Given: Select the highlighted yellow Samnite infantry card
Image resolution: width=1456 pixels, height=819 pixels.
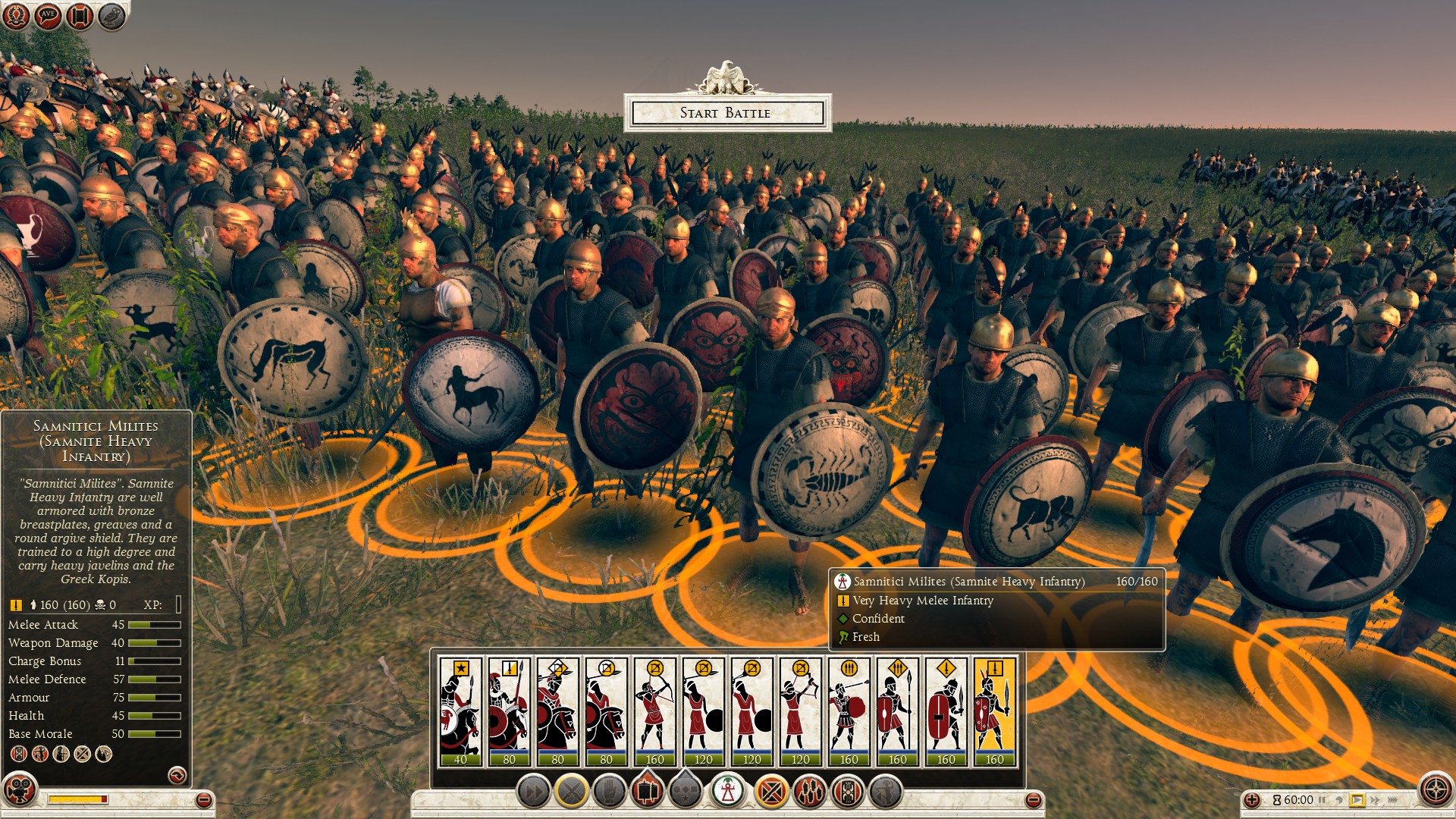Looking at the screenshot, I should tap(994, 711).
